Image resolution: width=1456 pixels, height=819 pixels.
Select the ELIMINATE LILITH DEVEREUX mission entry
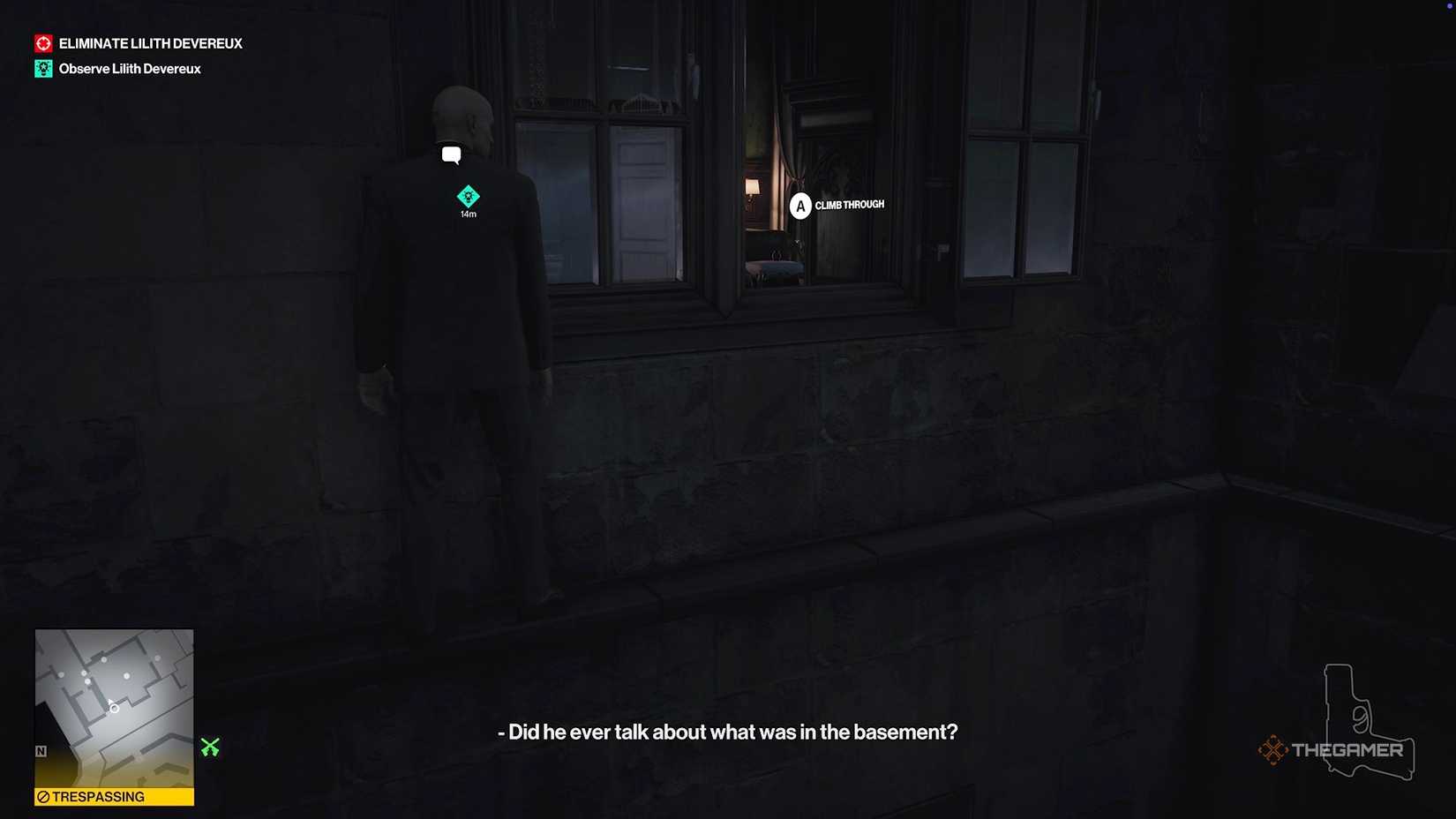[x=150, y=41]
